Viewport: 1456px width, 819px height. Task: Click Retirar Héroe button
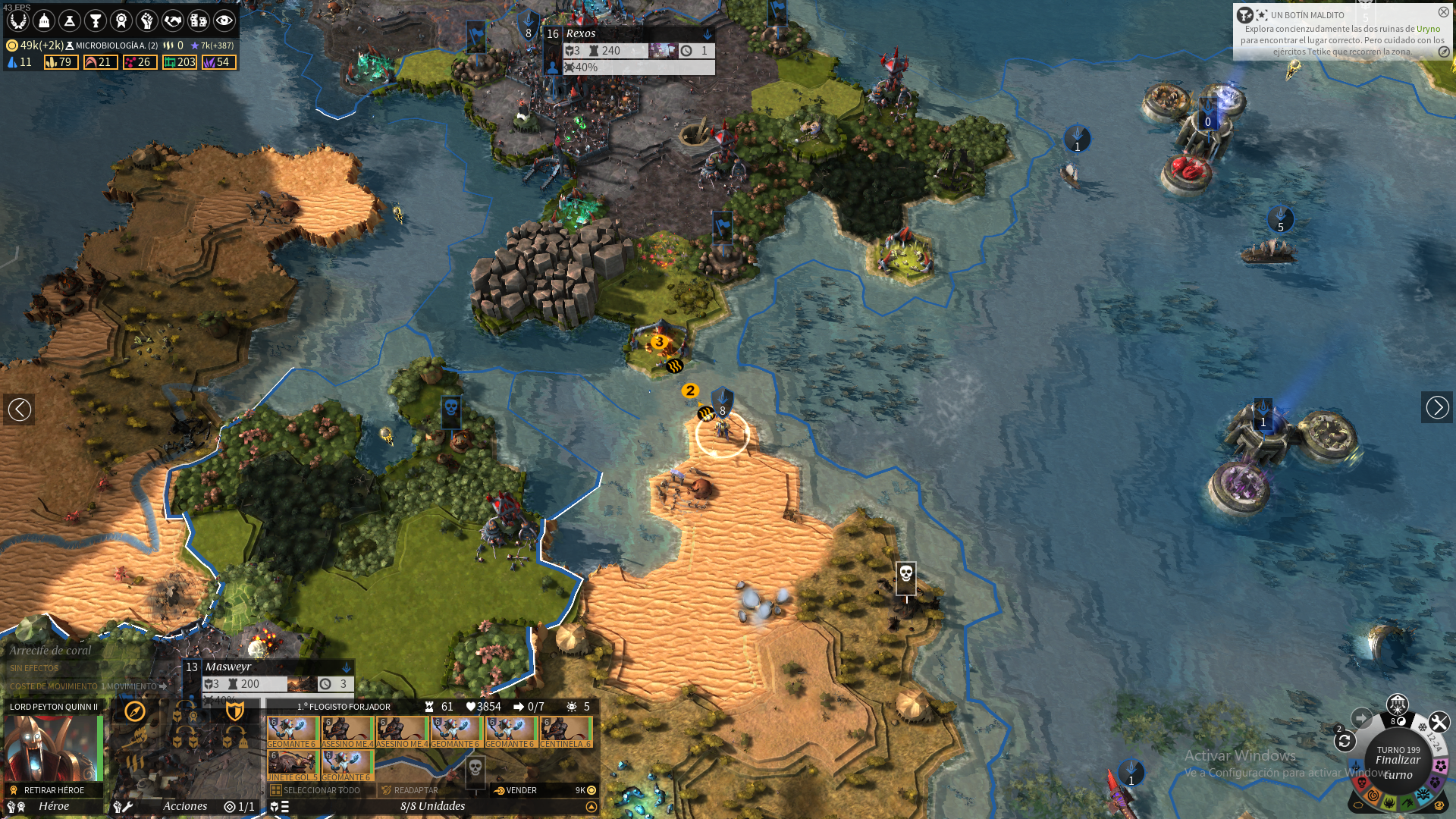(53, 790)
